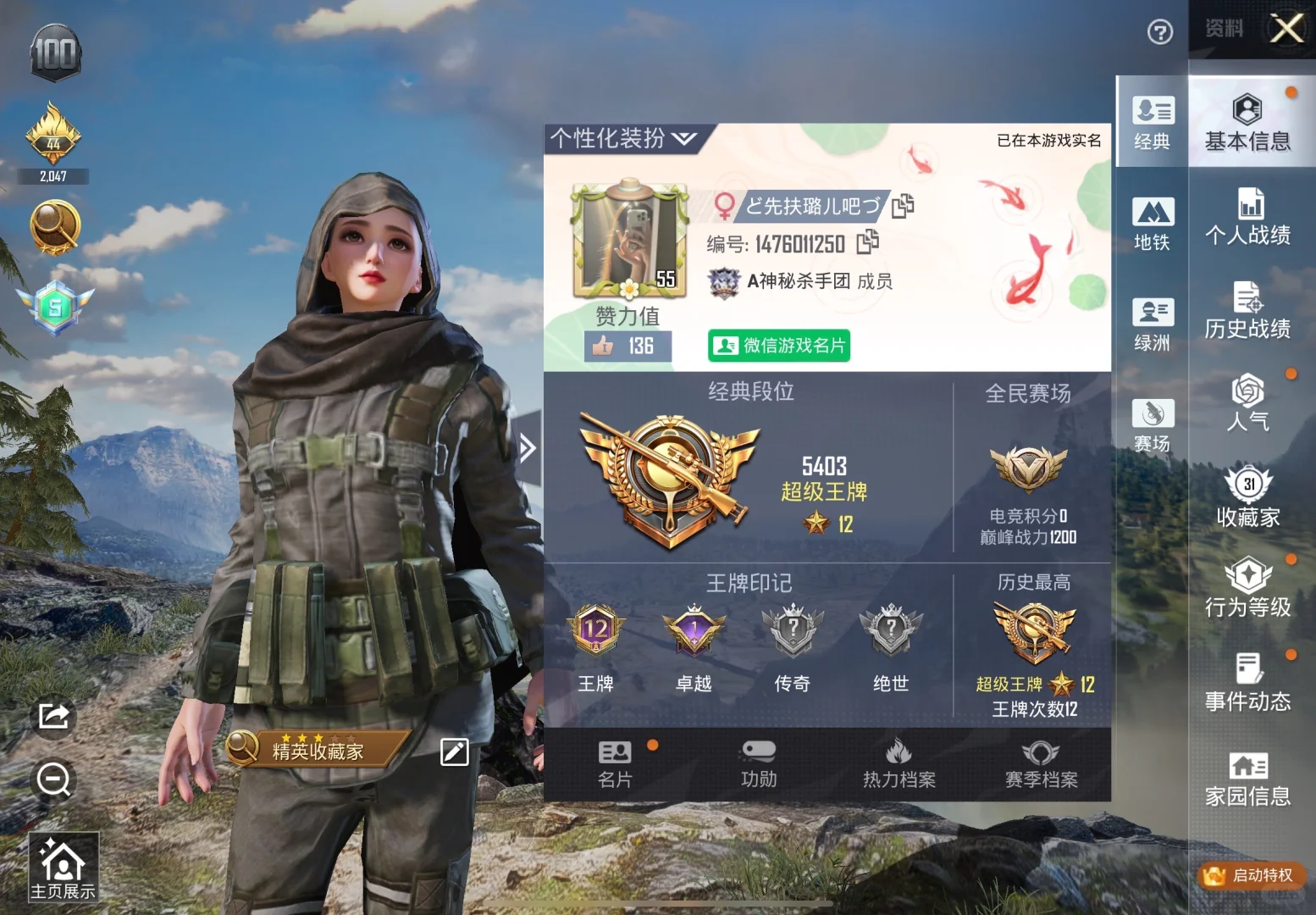Close the profile screen with X
Screen dimensions: 1316x915
pyautogui.click(x=1286, y=29)
